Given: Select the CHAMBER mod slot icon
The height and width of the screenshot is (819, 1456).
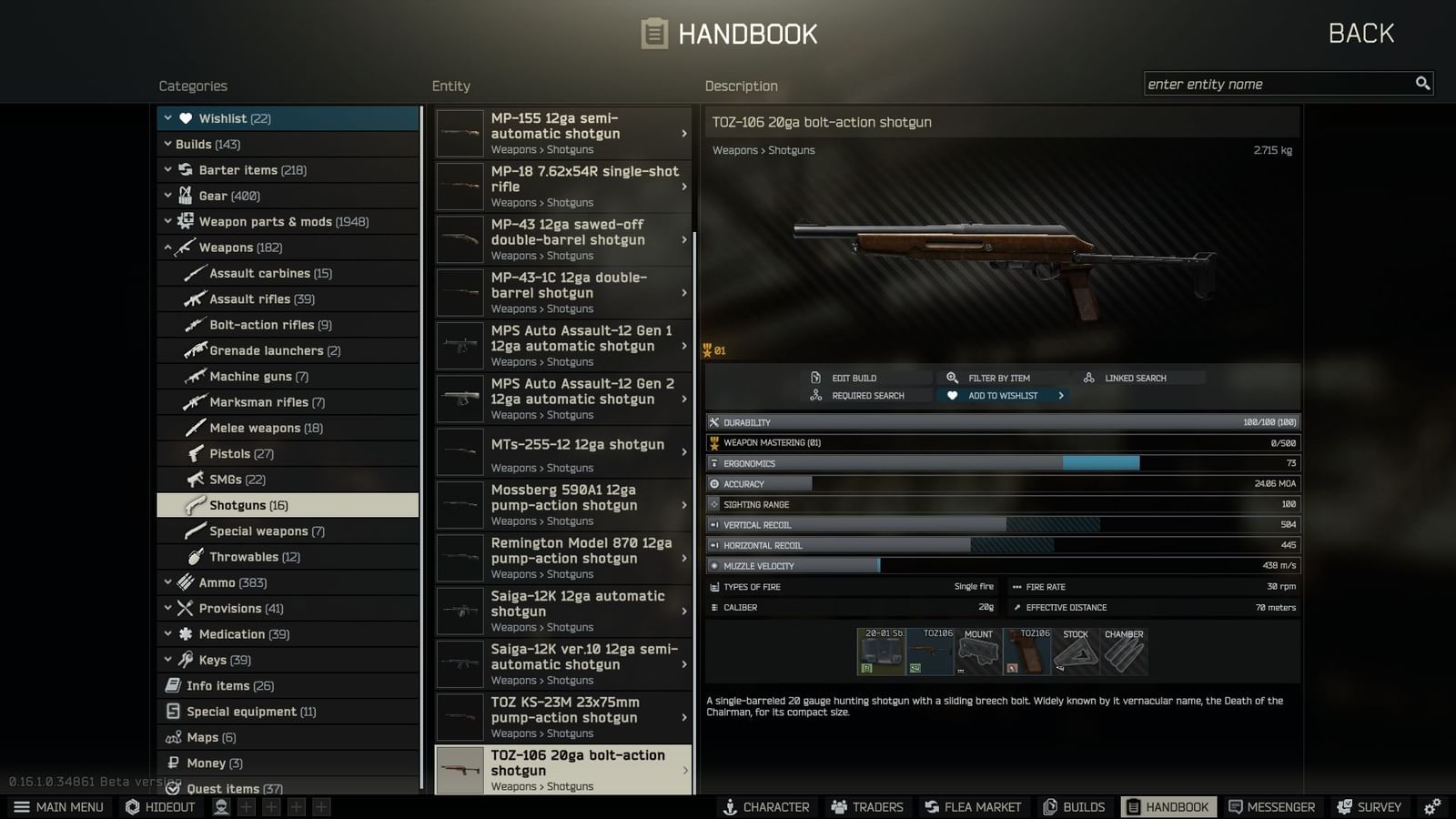Looking at the screenshot, I should [1124, 651].
